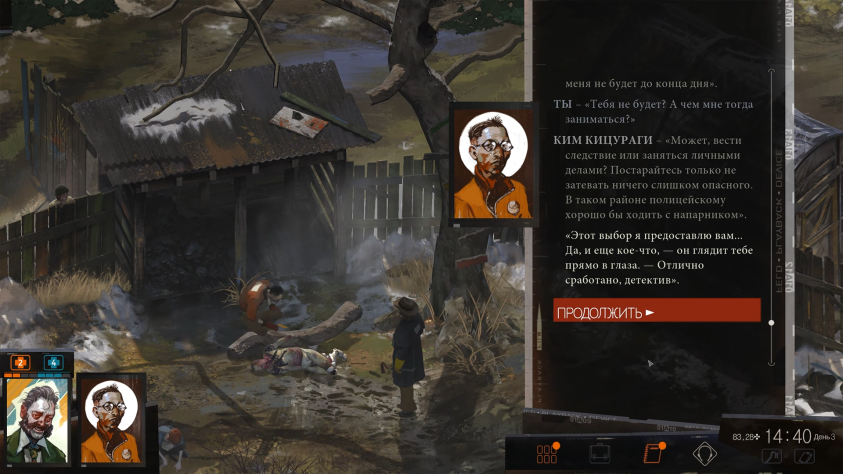843x474 pixels.
Task: Click the dialogue log scrollbar
Action: click(x=771, y=200)
